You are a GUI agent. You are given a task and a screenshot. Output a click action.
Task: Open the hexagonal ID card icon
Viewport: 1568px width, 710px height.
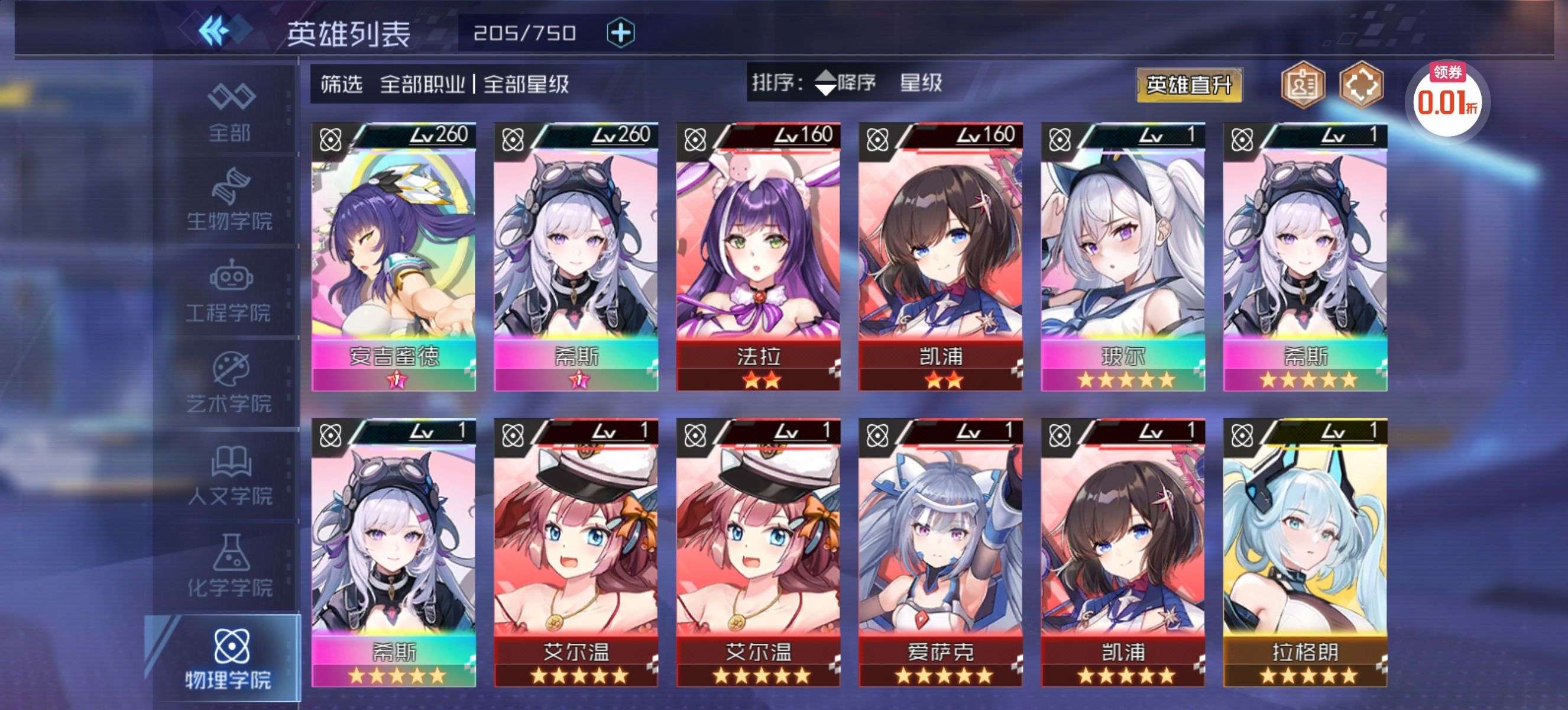point(1302,85)
